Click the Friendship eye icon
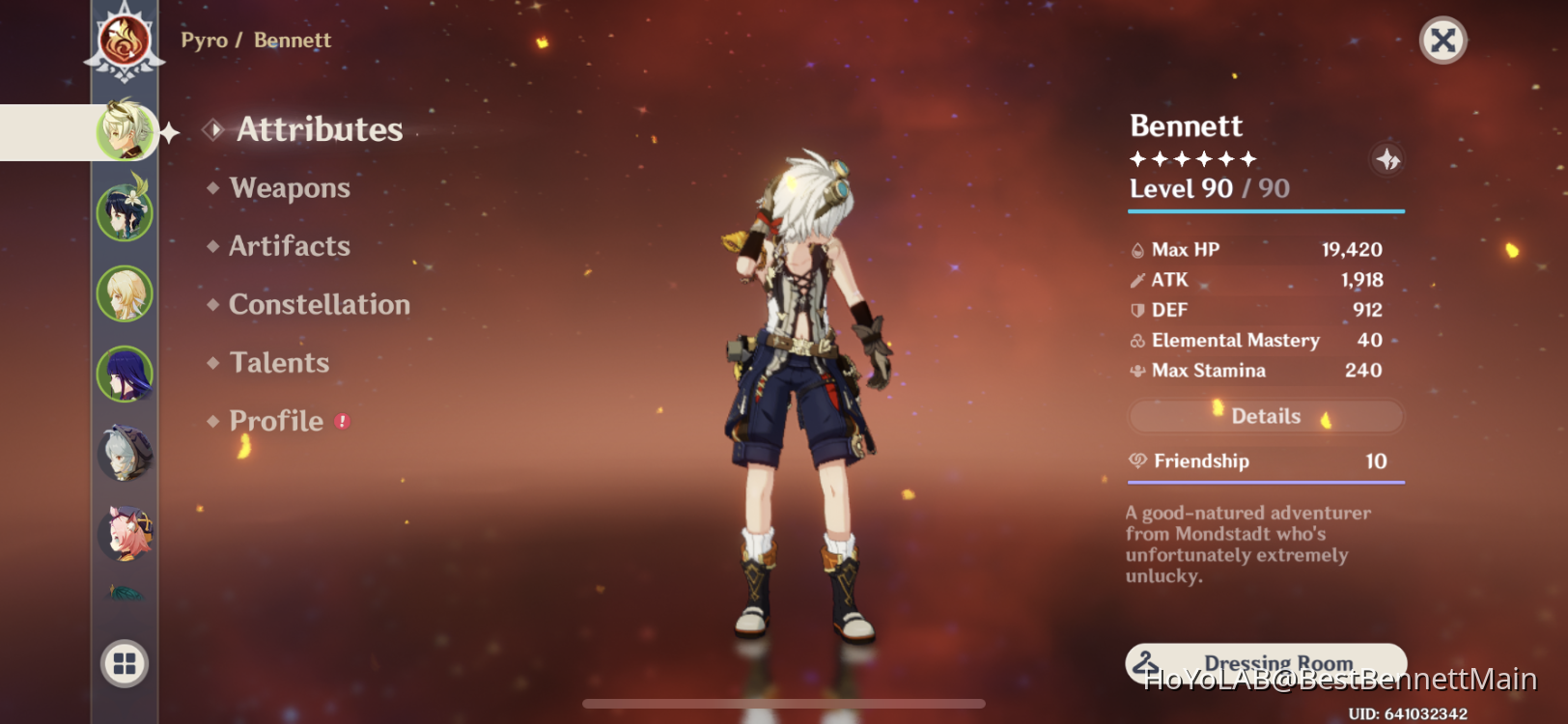The image size is (1568, 724). pos(1137,461)
